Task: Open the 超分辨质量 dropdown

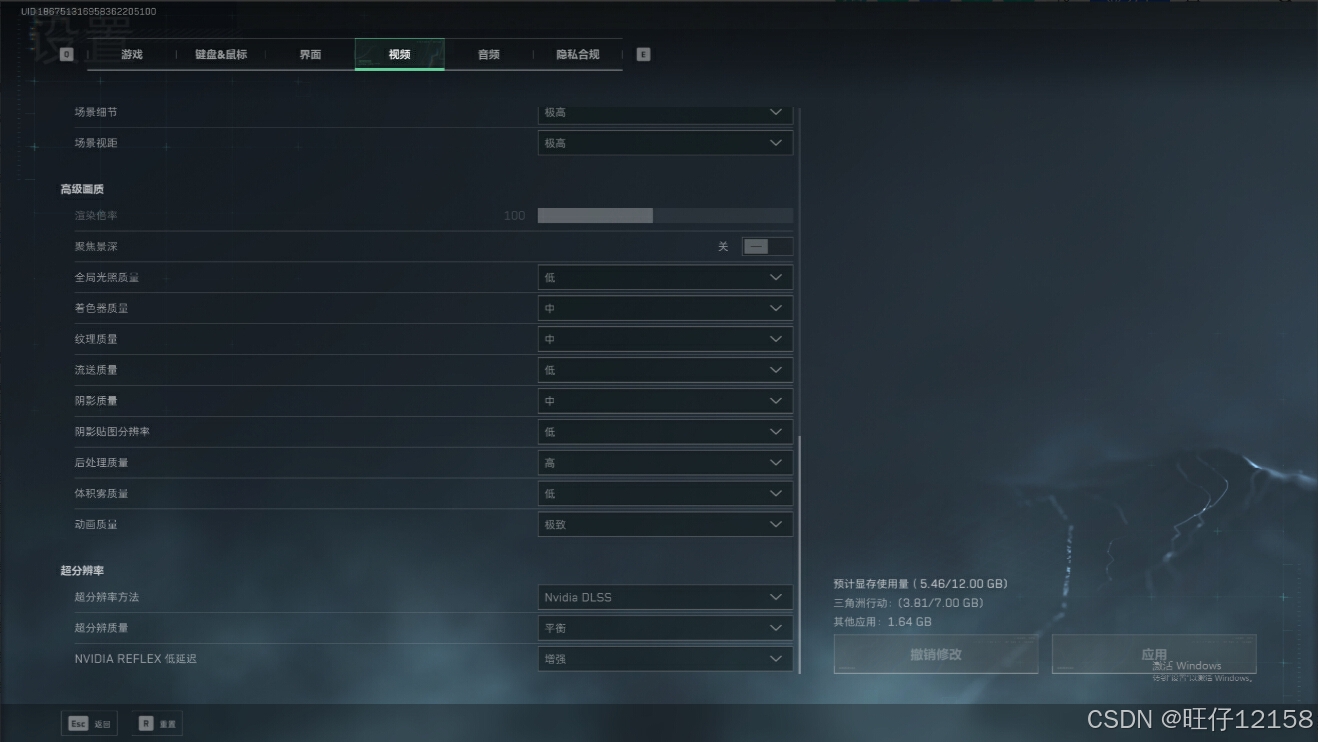Action: click(665, 629)
